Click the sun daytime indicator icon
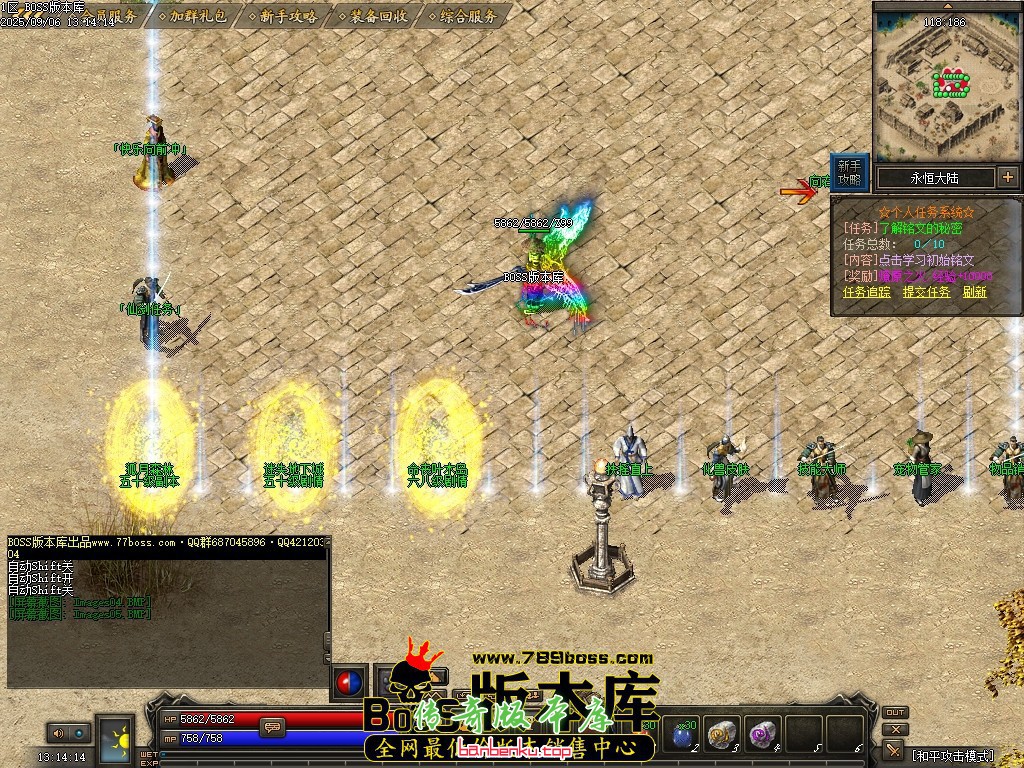 [x=116, y=737]
